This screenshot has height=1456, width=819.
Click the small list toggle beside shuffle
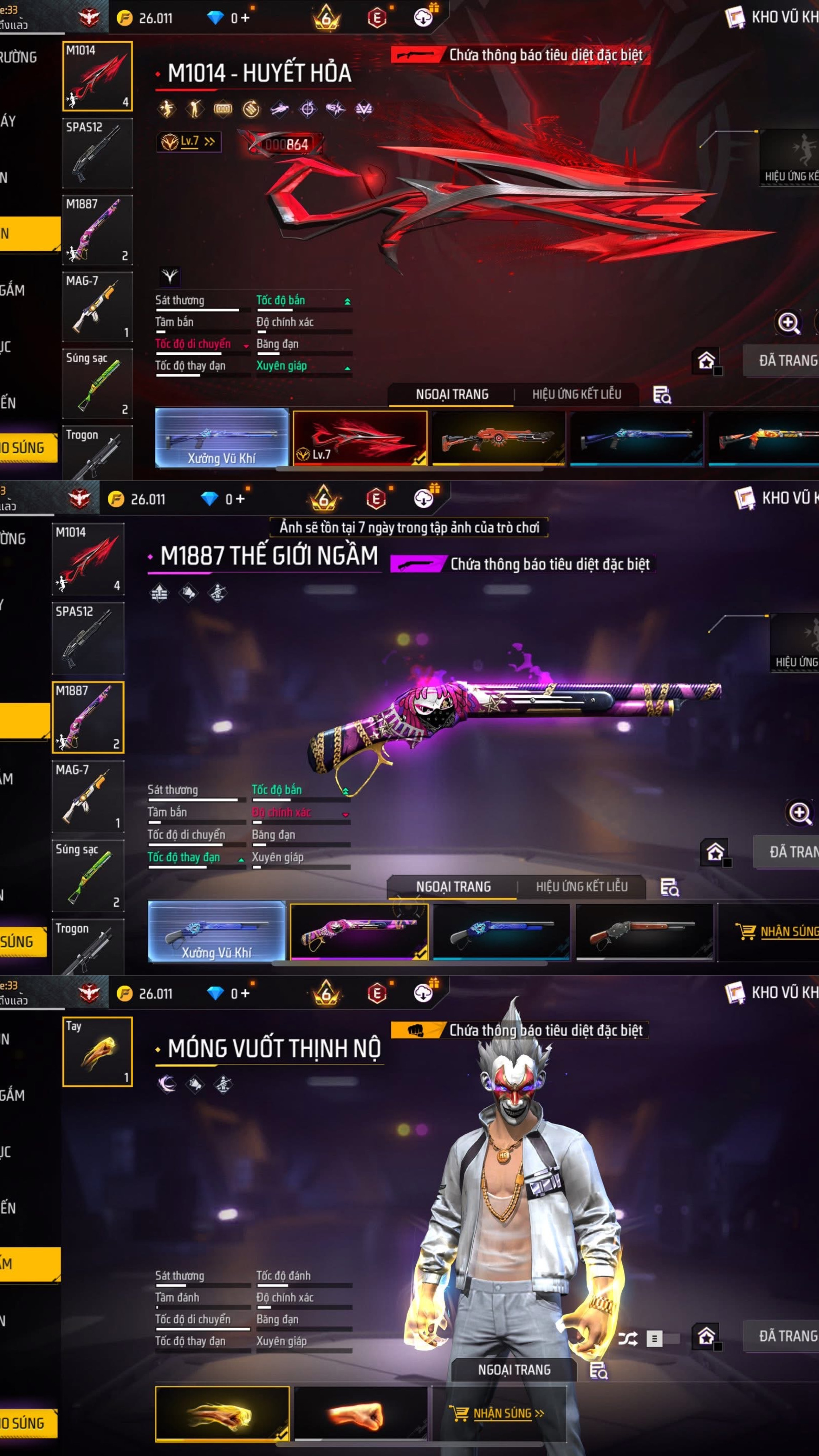pyautogui.click(x=654, y=1338)
